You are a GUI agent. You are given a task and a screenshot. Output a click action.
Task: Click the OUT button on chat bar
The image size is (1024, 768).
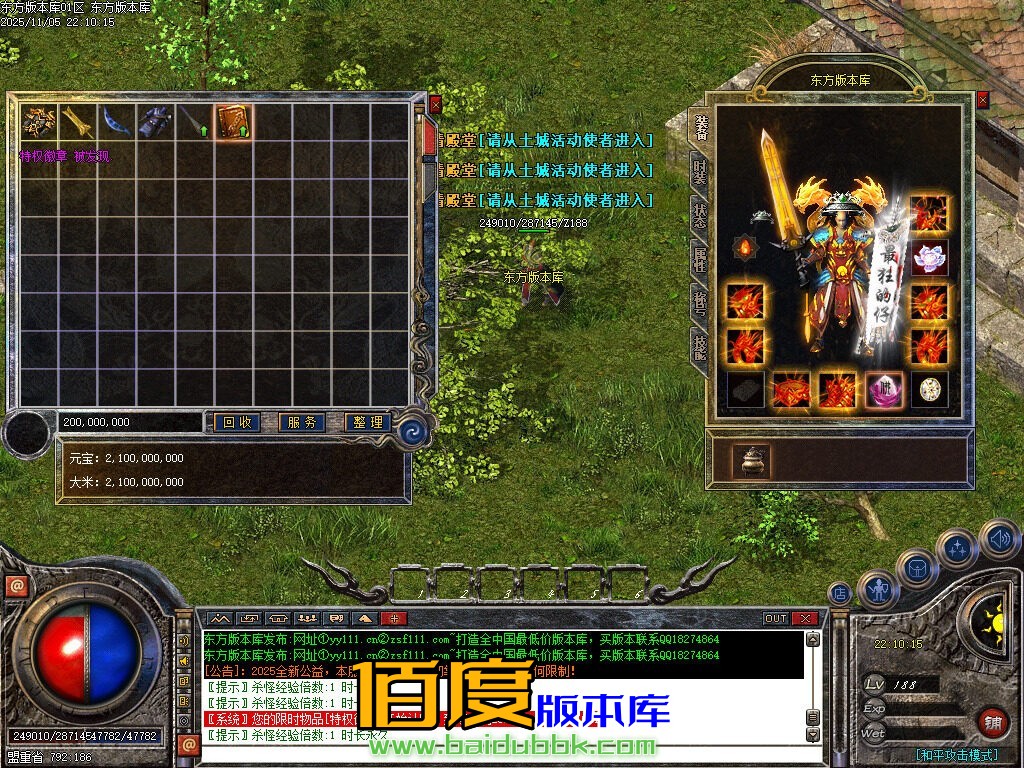775,618
